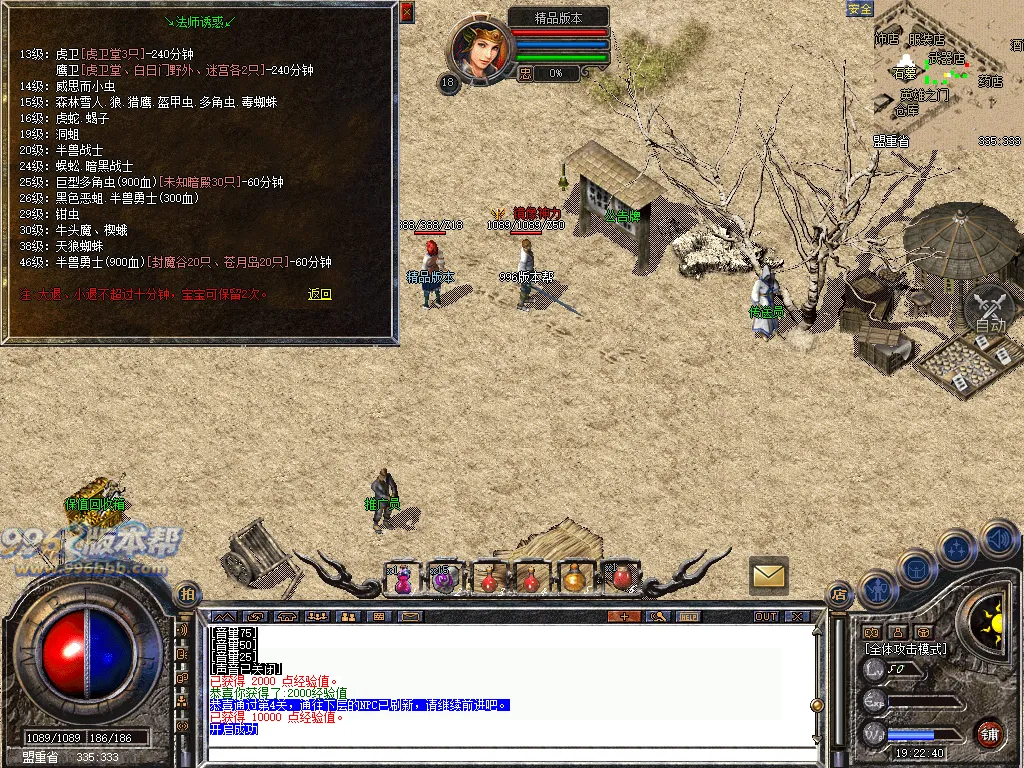Open the character equipment round button
This screenshot has width=1024, height=768.
click(877, 589)
